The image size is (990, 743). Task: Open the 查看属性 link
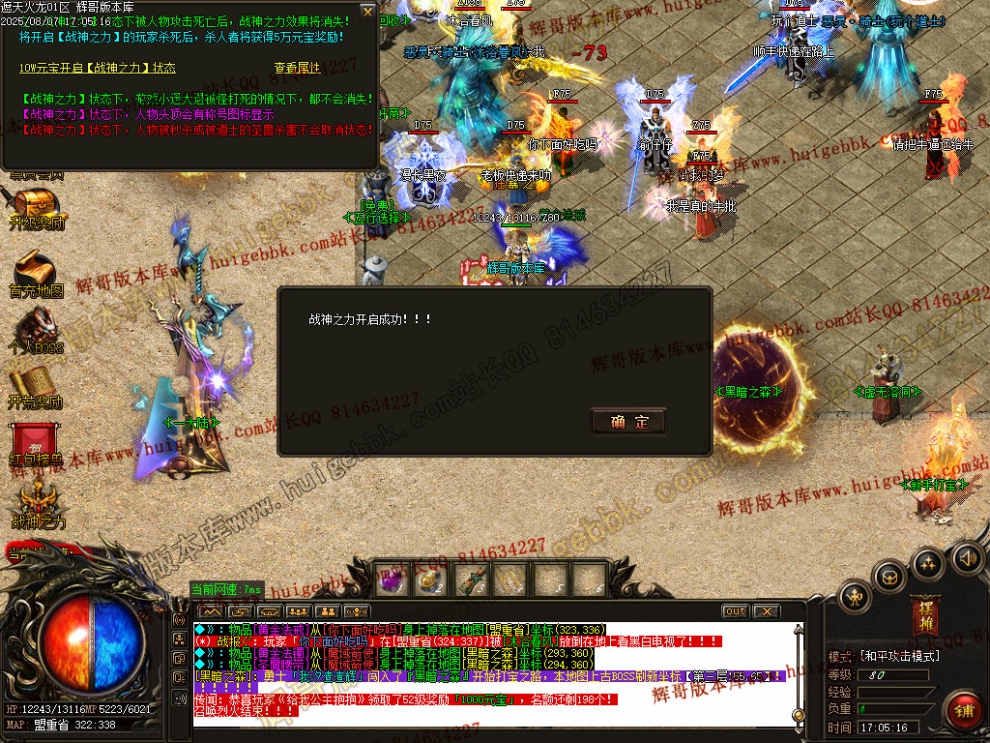(297, 68)
